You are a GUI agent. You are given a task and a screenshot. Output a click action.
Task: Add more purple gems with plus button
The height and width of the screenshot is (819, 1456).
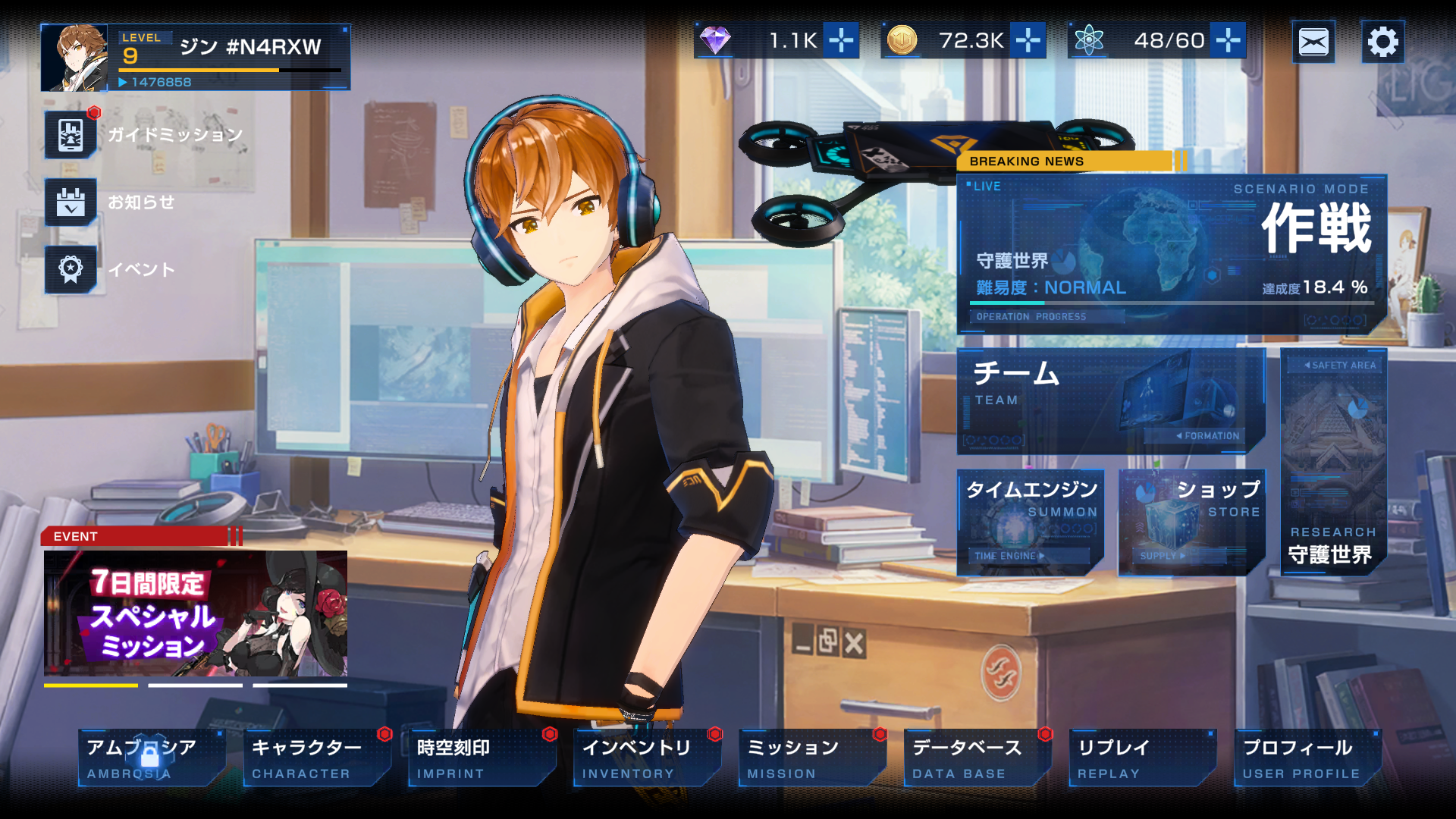click(x=841, y=40)
